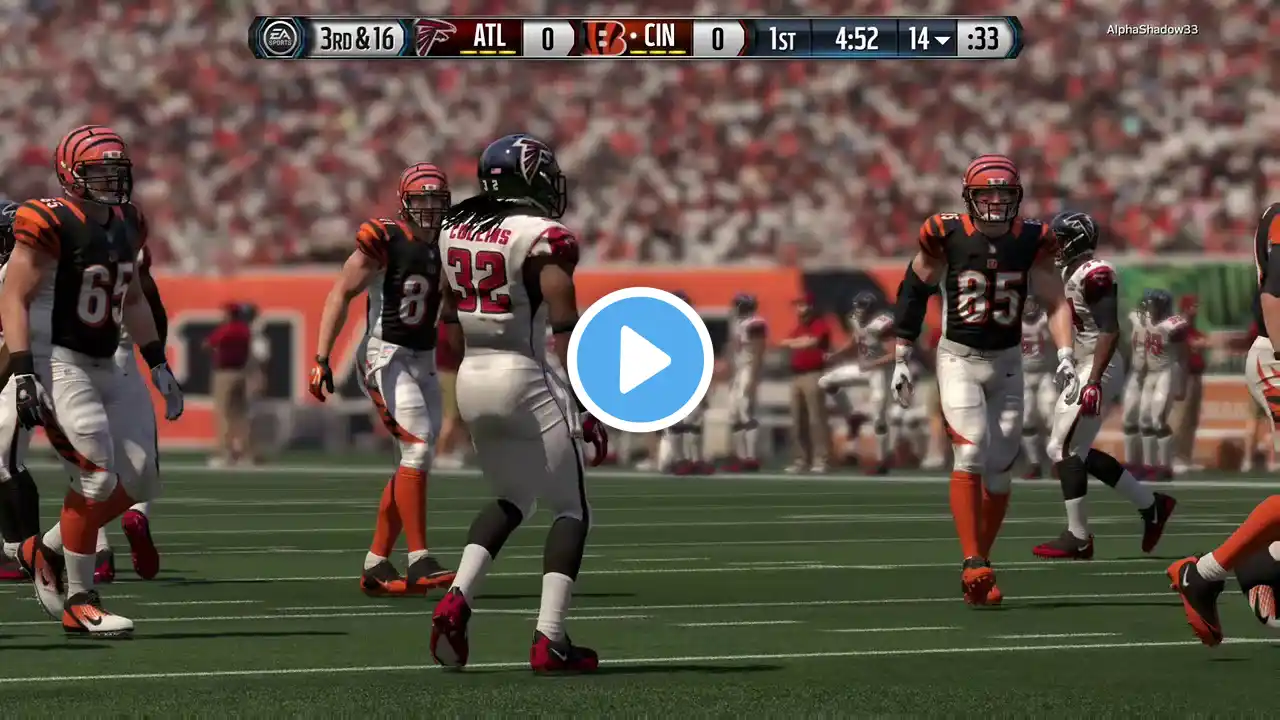Start the video with the blue play button
Screen dimensions: 1280x720
click(640, 360)
